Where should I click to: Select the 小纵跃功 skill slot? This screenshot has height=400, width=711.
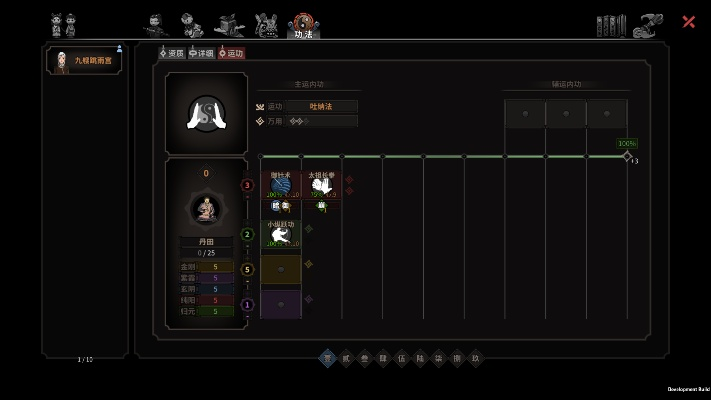tap(280, 234)
